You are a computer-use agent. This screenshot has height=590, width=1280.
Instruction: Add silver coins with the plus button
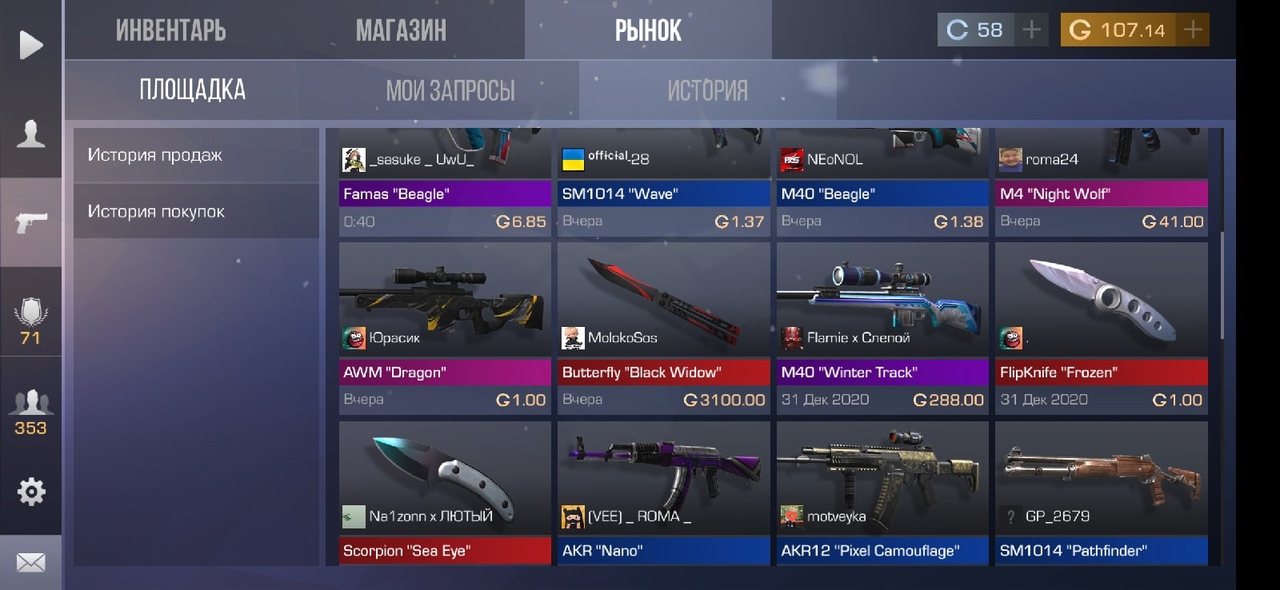coord(1031,30)
